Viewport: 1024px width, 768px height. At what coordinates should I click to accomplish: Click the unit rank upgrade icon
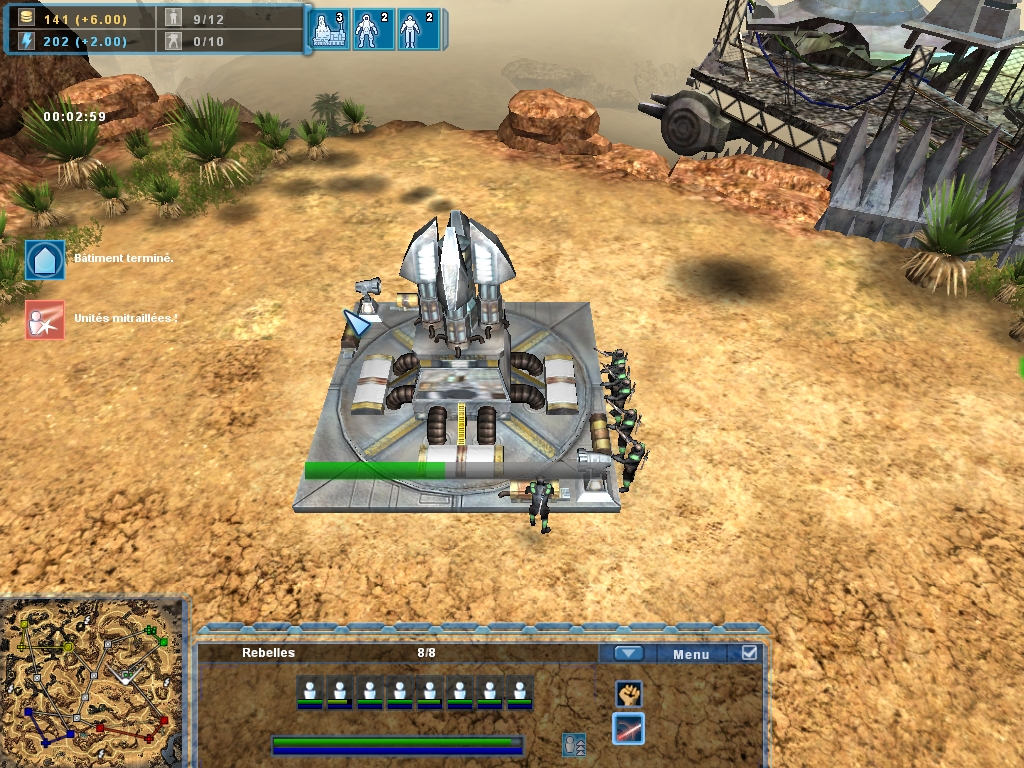(x=574, y=744)
